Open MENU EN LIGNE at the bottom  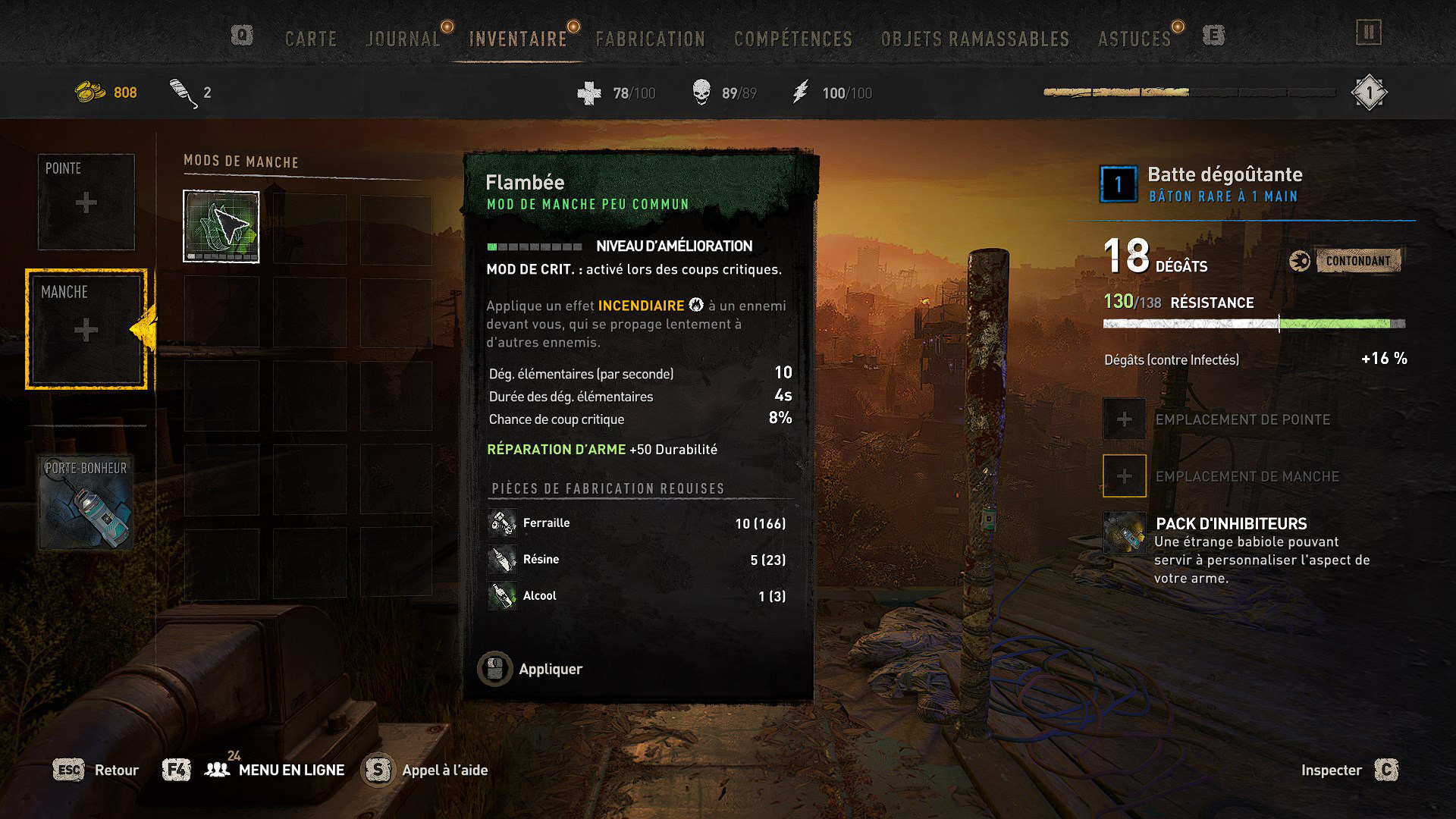point(291,769)
